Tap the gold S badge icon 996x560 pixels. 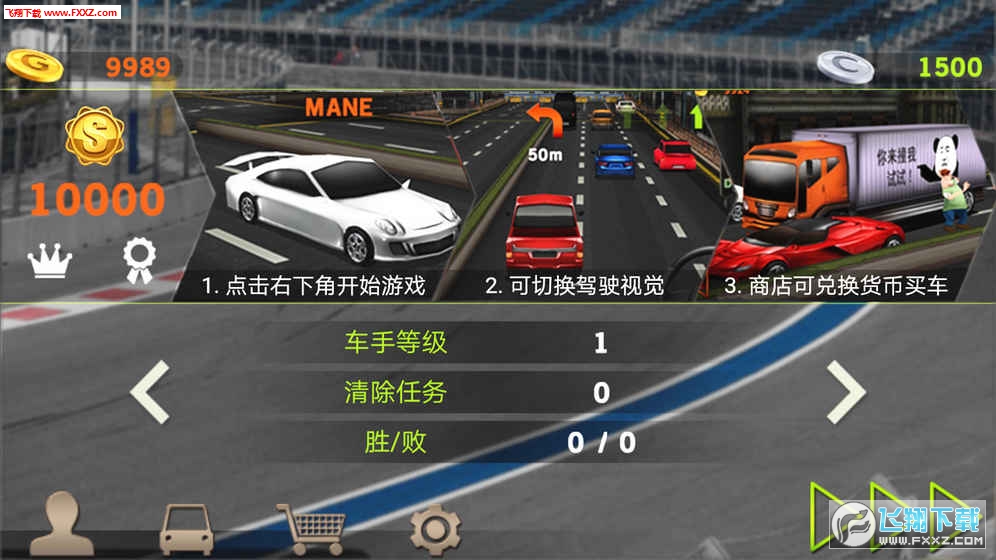pos(95,138)
